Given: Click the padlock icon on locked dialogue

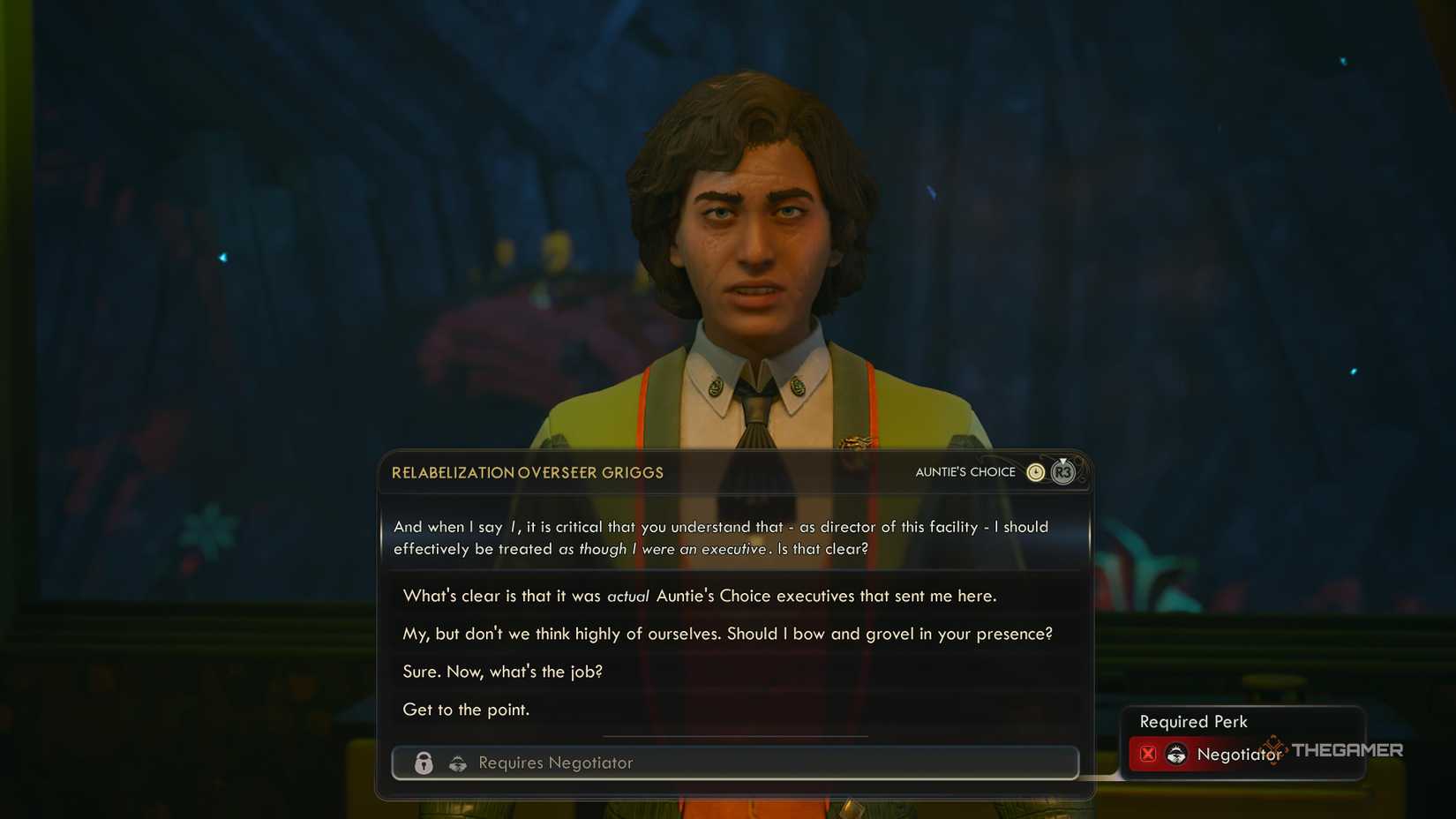Looking at the screenshot, I should [424, 763].
